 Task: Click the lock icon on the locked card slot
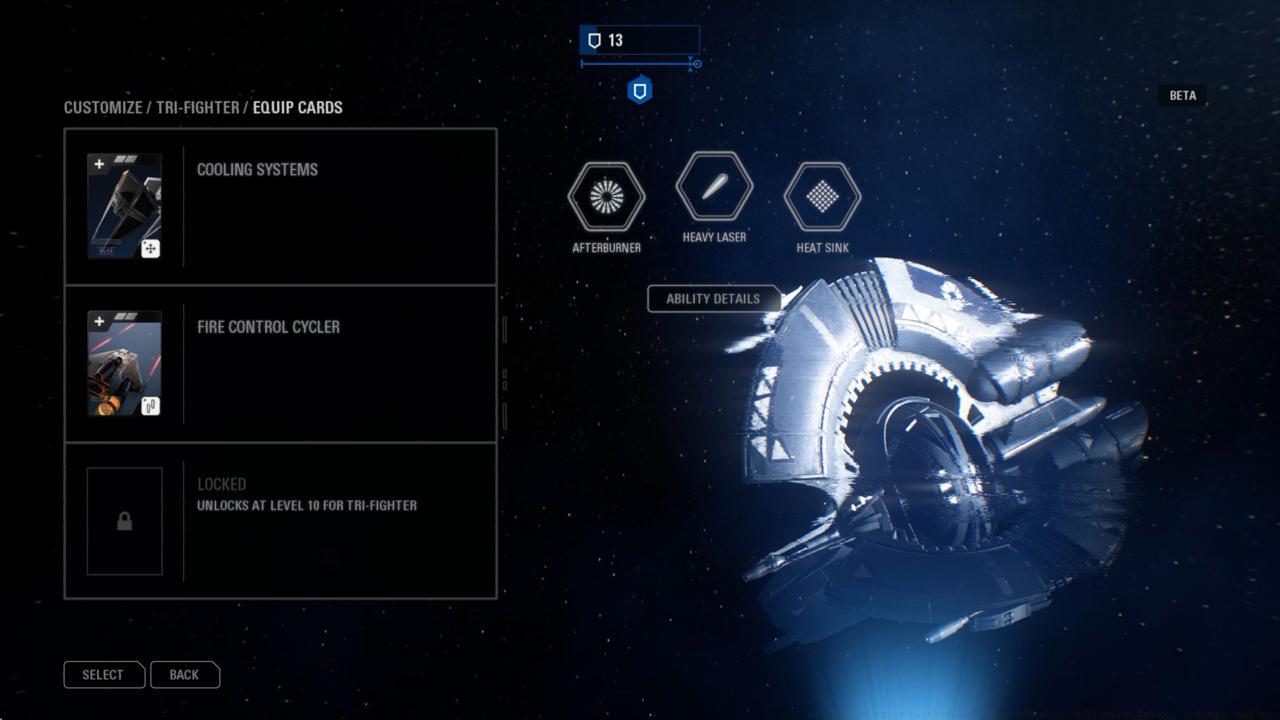pyautogui.click(x=124, y=521)
